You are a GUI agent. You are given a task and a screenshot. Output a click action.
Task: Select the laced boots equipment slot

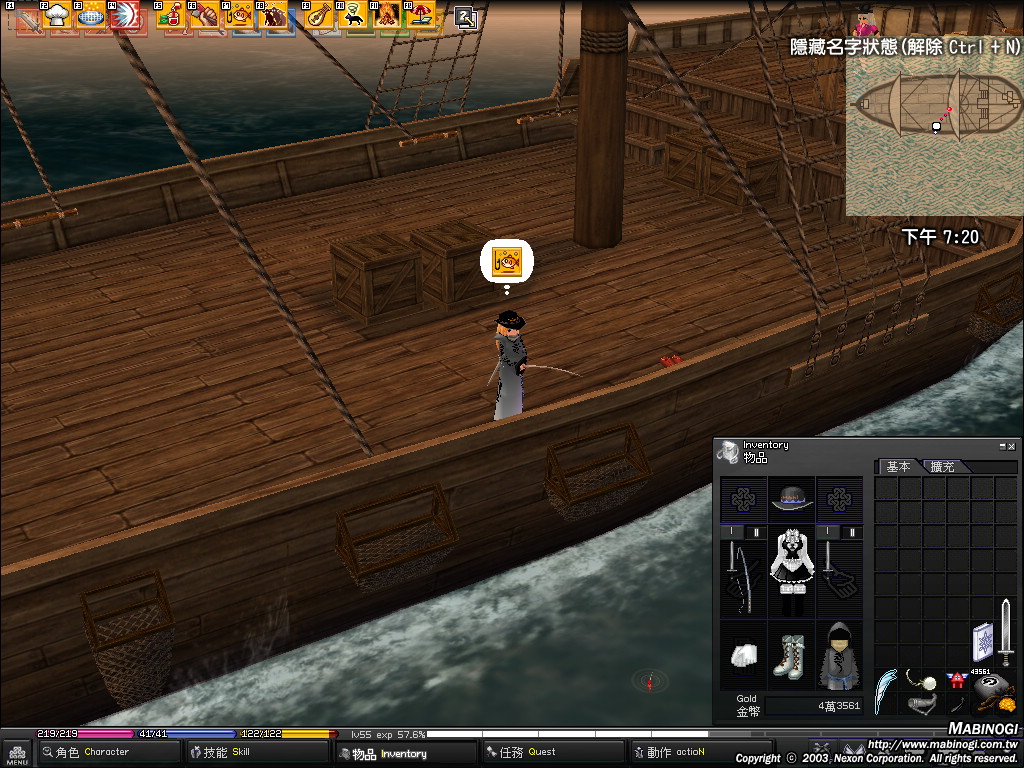792,655
